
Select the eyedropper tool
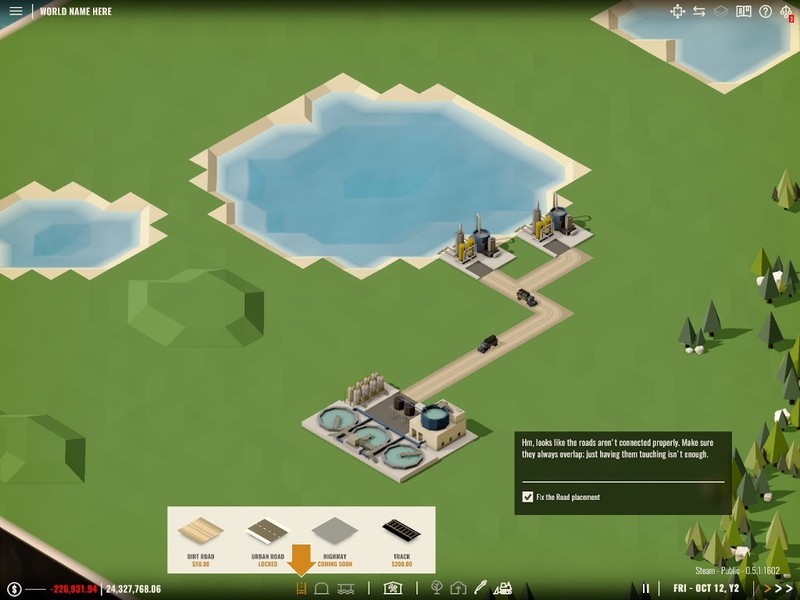[480, 589]
